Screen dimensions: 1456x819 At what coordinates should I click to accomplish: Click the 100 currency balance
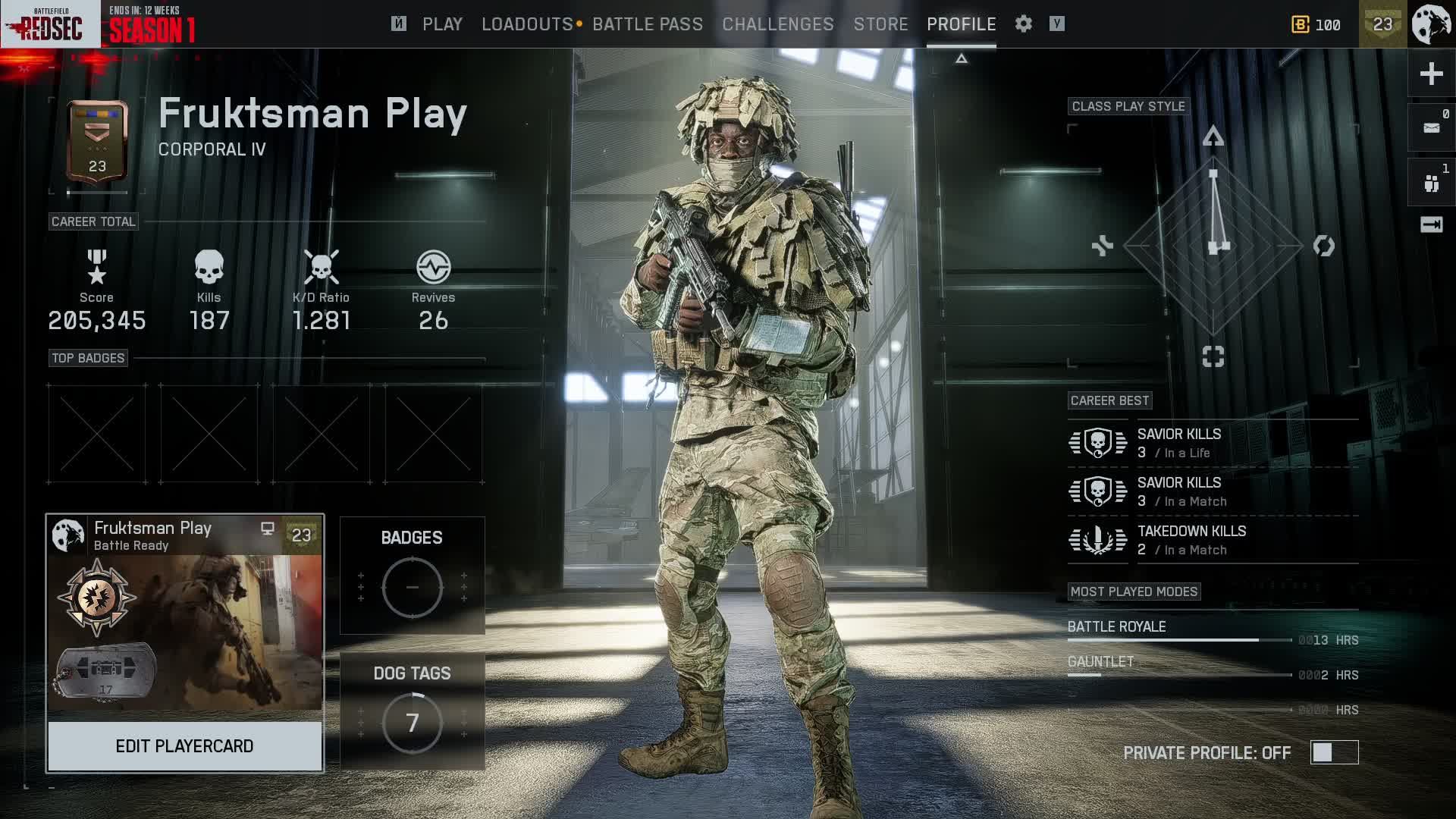(1316, 25)
